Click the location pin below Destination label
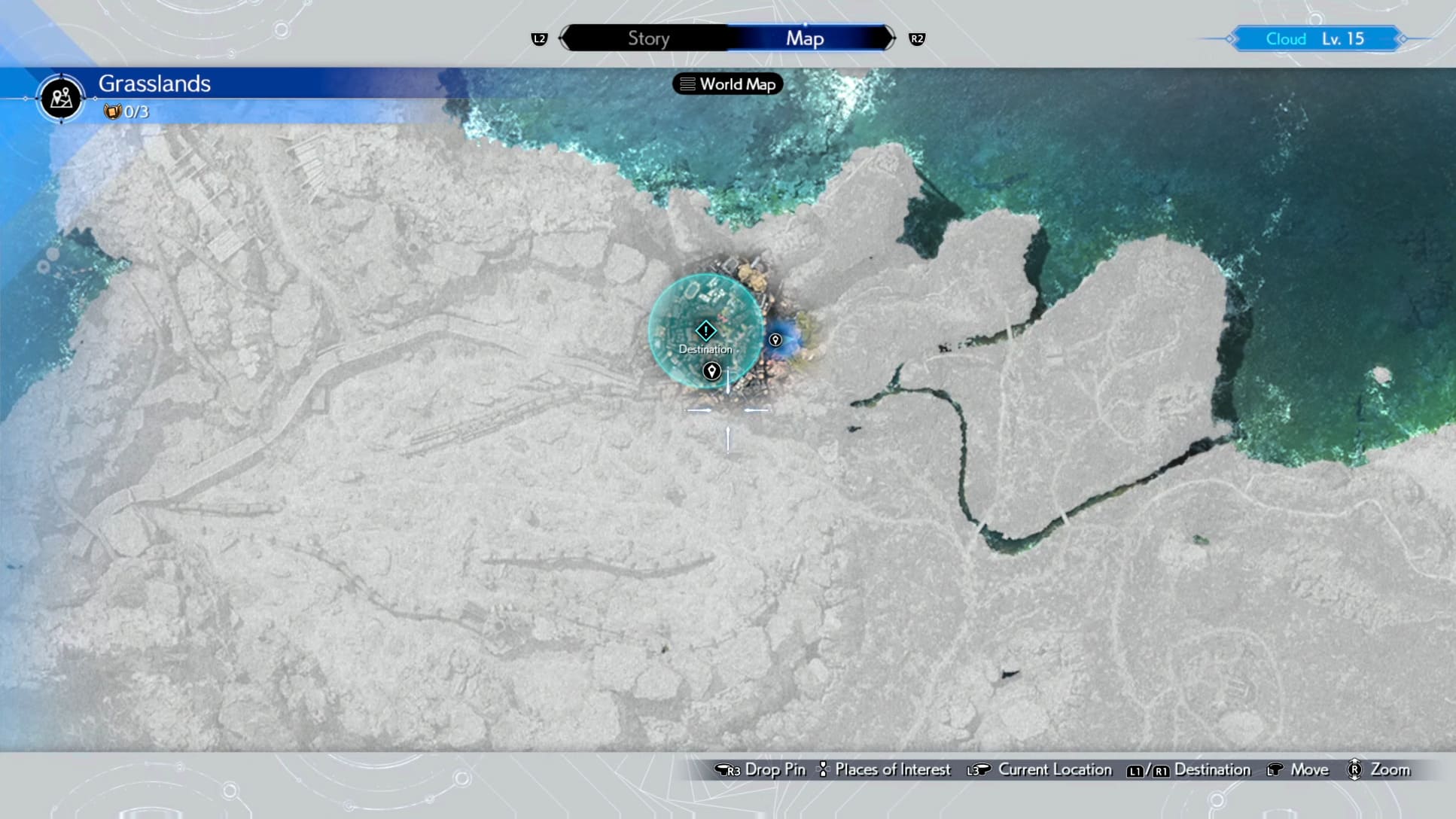The height and width of the screenshot is (819, 1456). [711, 371]
